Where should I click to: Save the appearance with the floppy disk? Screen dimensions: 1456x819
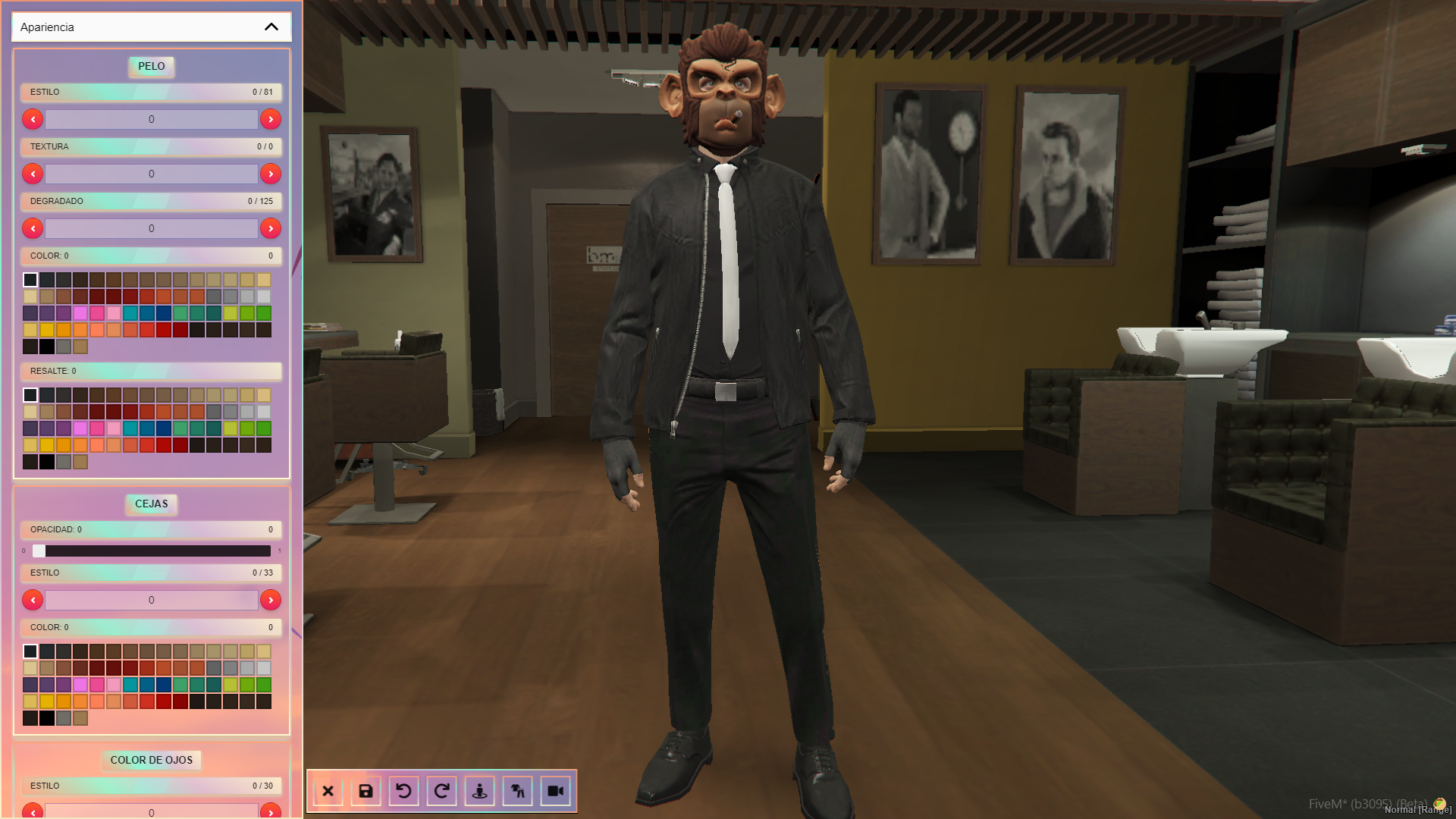pyautogui.click(x=366, y=791)
